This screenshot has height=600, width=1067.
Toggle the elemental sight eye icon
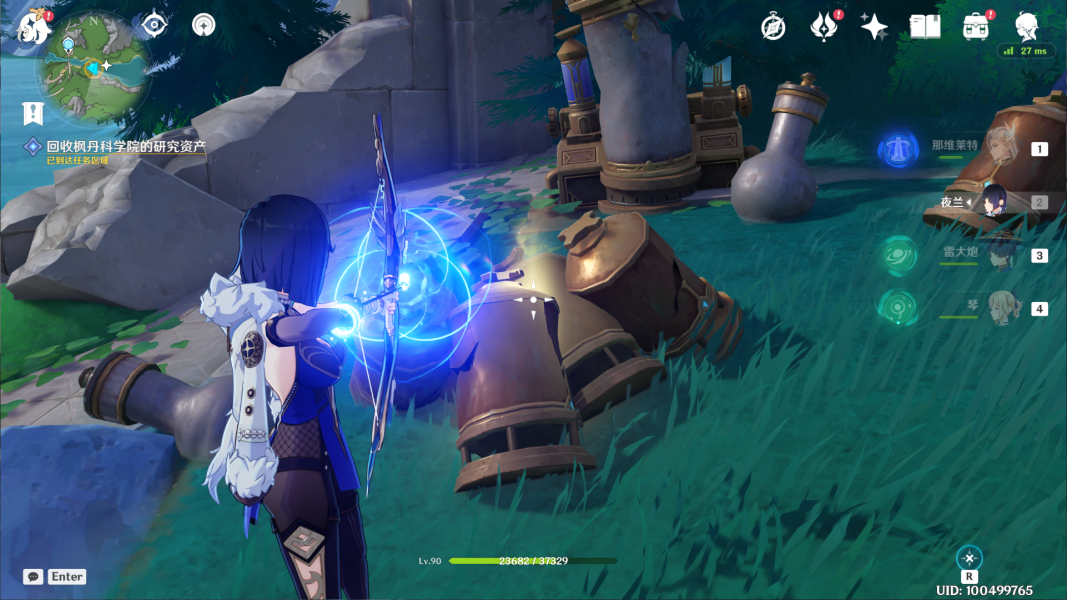pyautogui.click(x=154, y=24)
